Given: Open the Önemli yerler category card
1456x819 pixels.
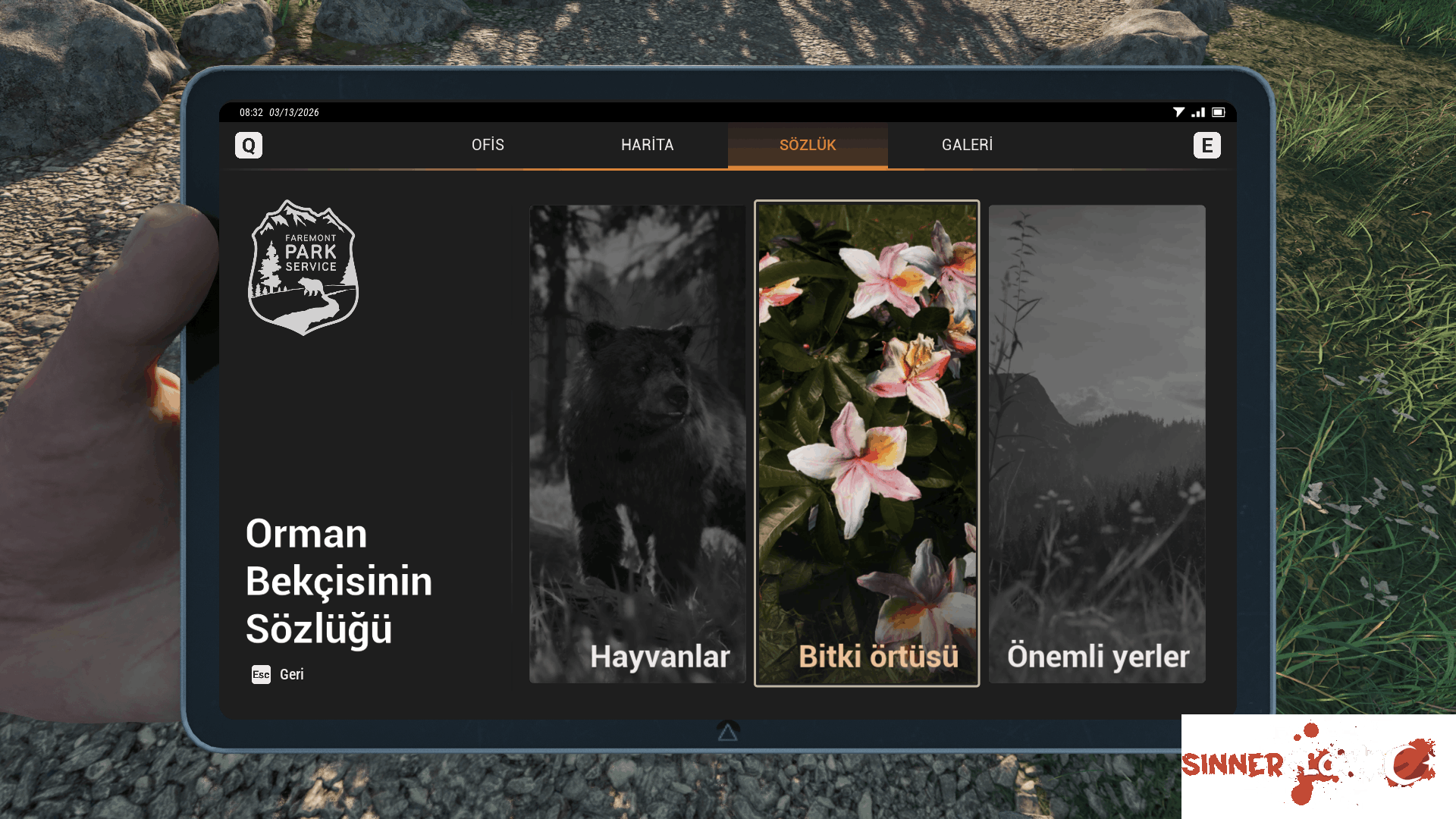Looking at the screenshot, I should pos(1097,444).
